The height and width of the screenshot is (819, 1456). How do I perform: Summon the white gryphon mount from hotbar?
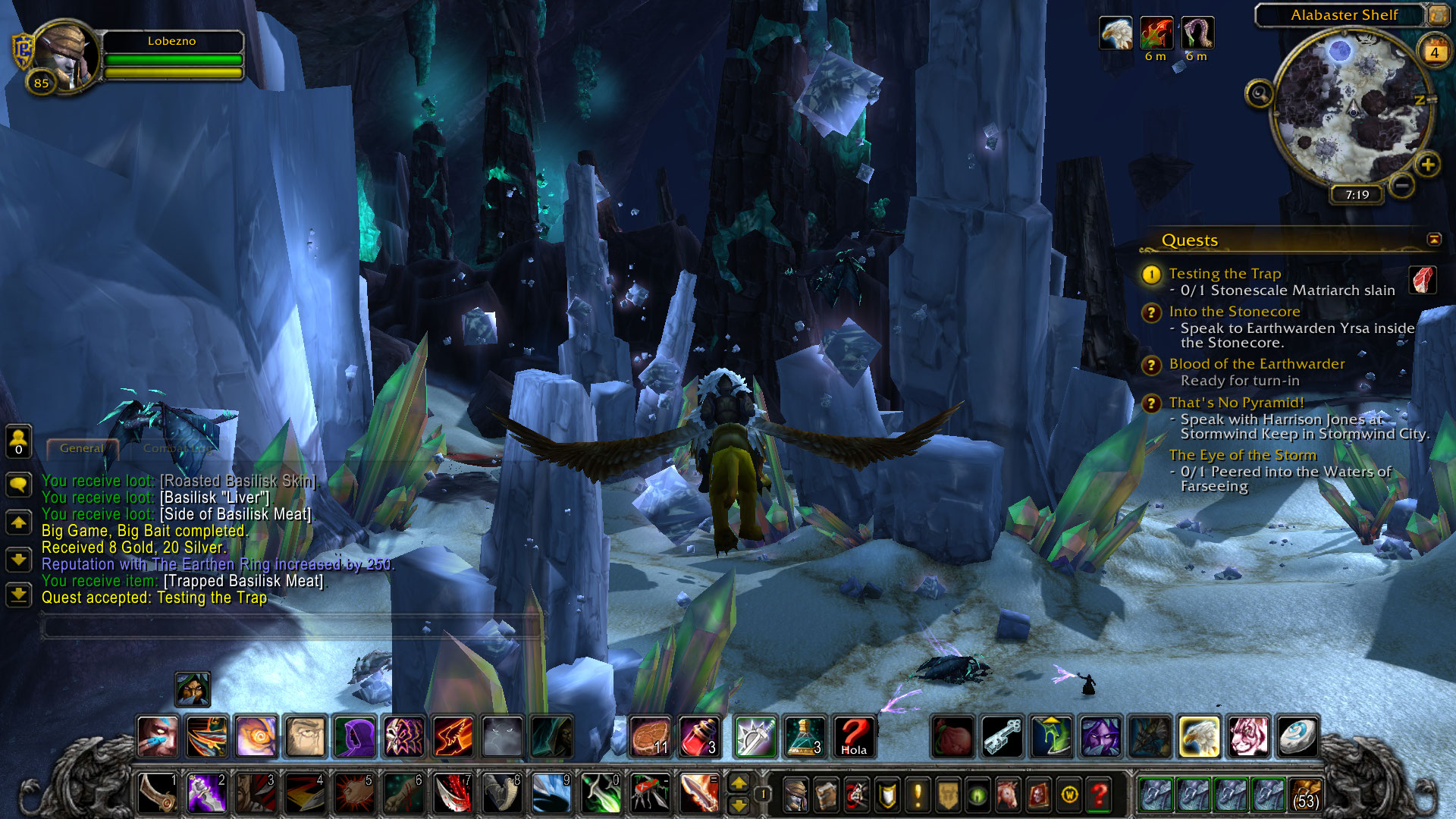(x=1199, y=737)
